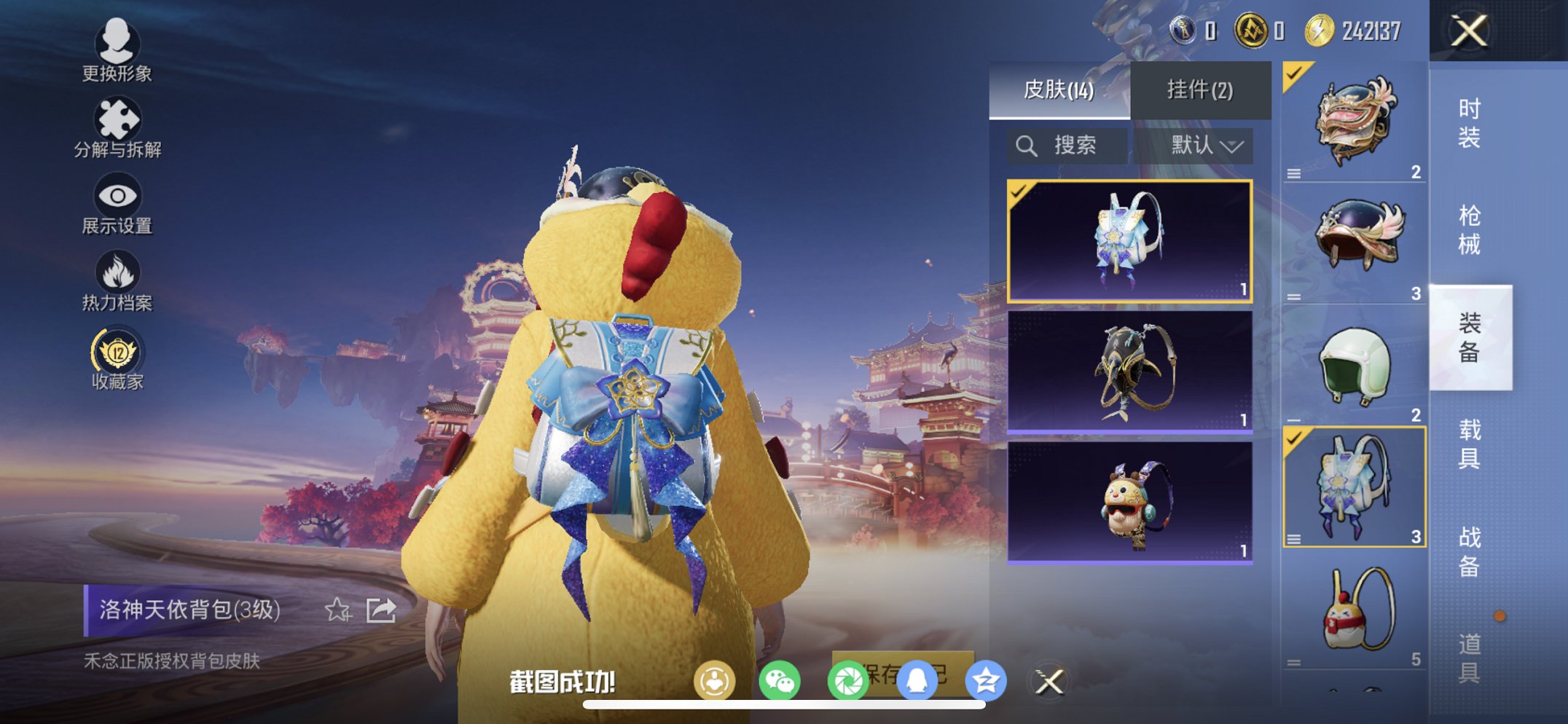Share using the QQ penguin icon

click(918, 678)
